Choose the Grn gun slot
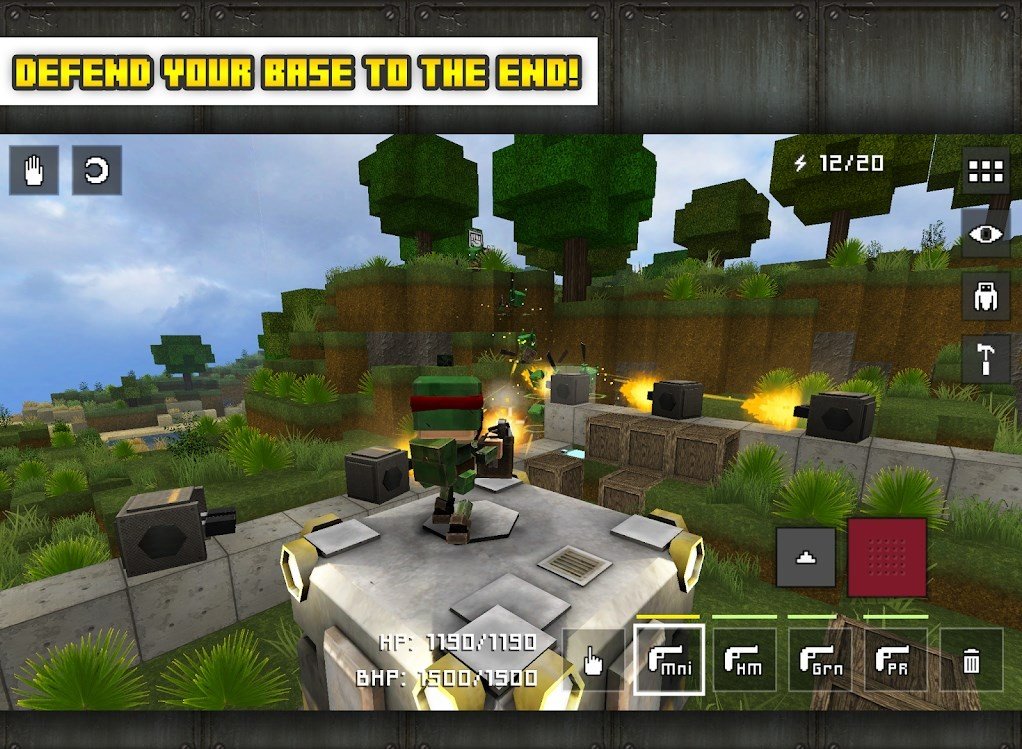 820,660
